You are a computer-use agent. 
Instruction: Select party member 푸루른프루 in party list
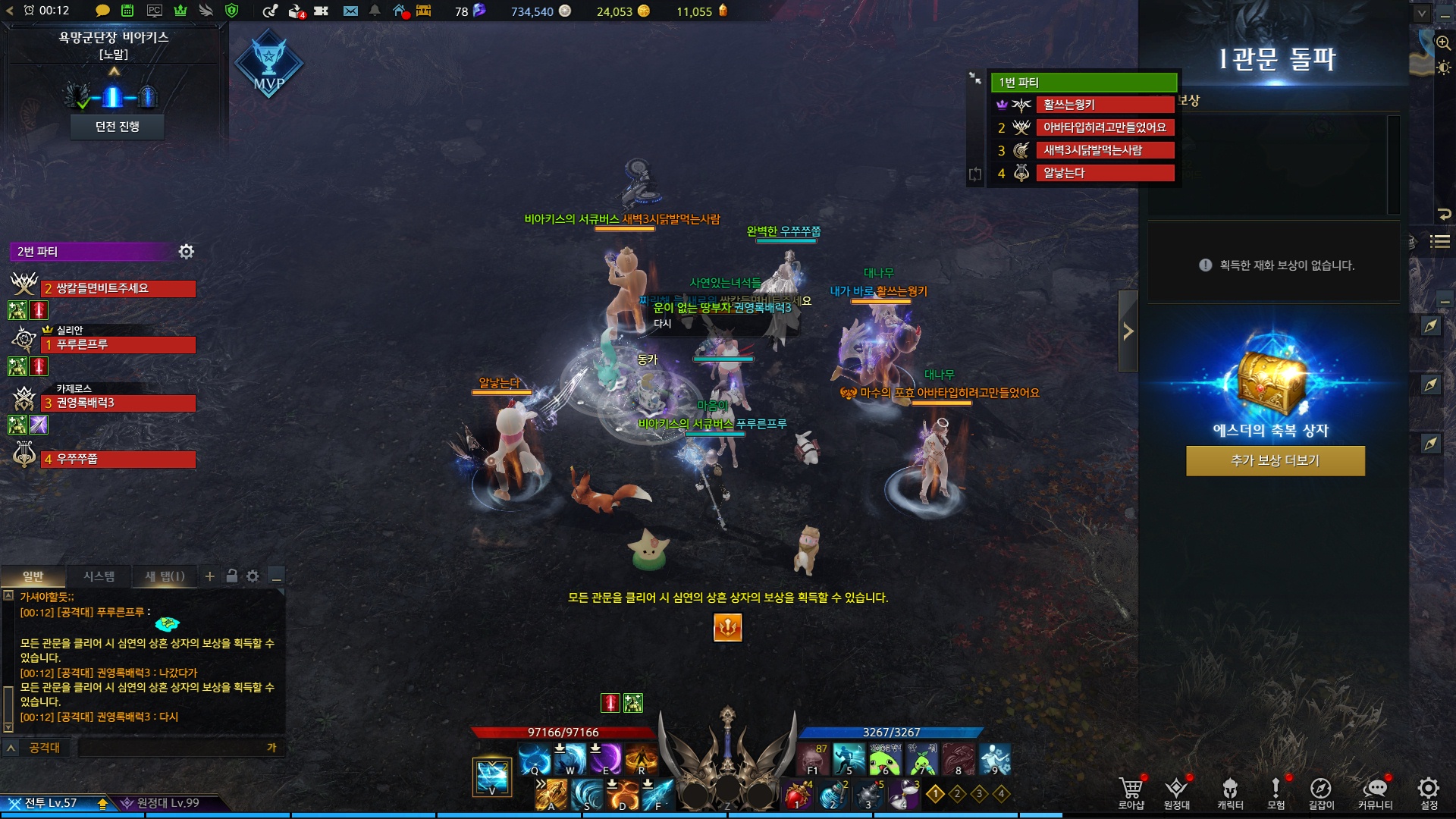pos(118,345)
